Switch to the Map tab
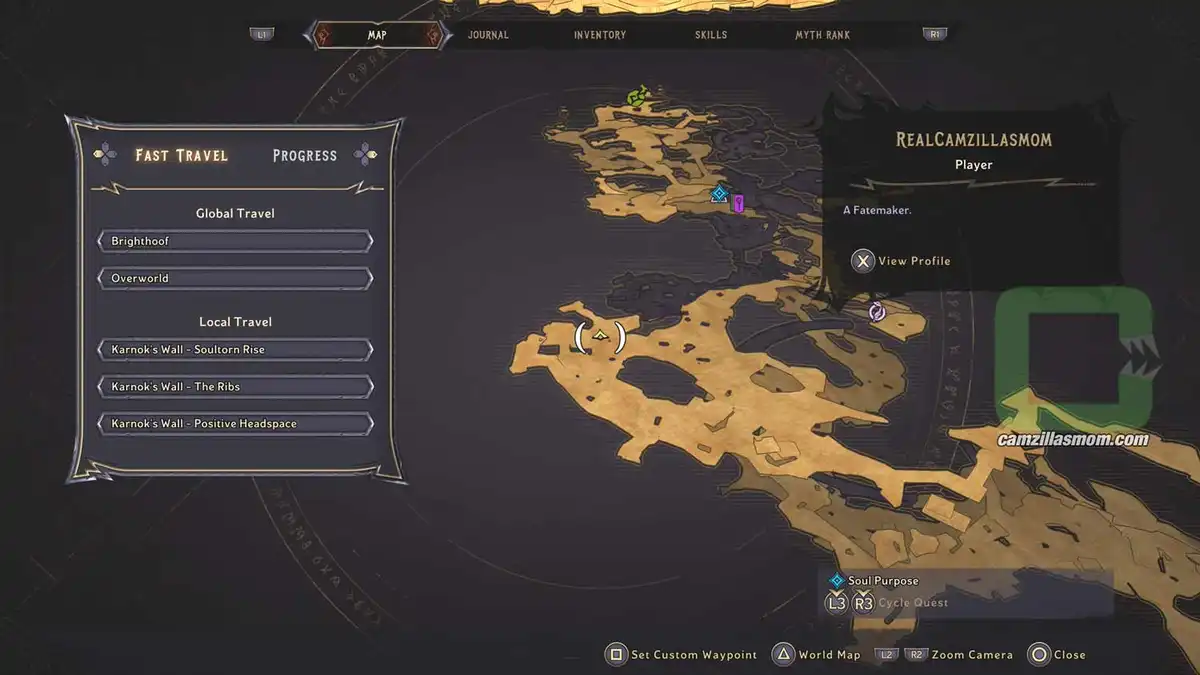Screen dimensions: 1200x675 [x=377, y=35]
